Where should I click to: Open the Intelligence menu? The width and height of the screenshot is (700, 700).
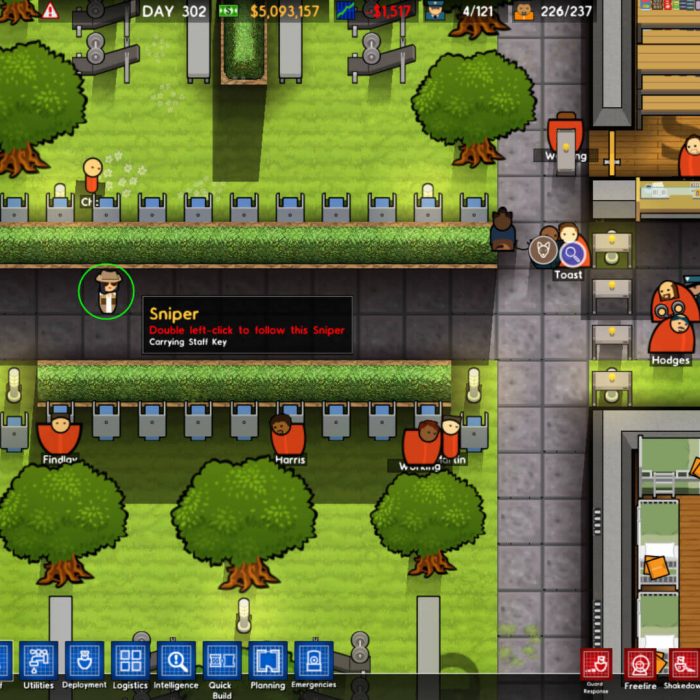pos(176,662)
